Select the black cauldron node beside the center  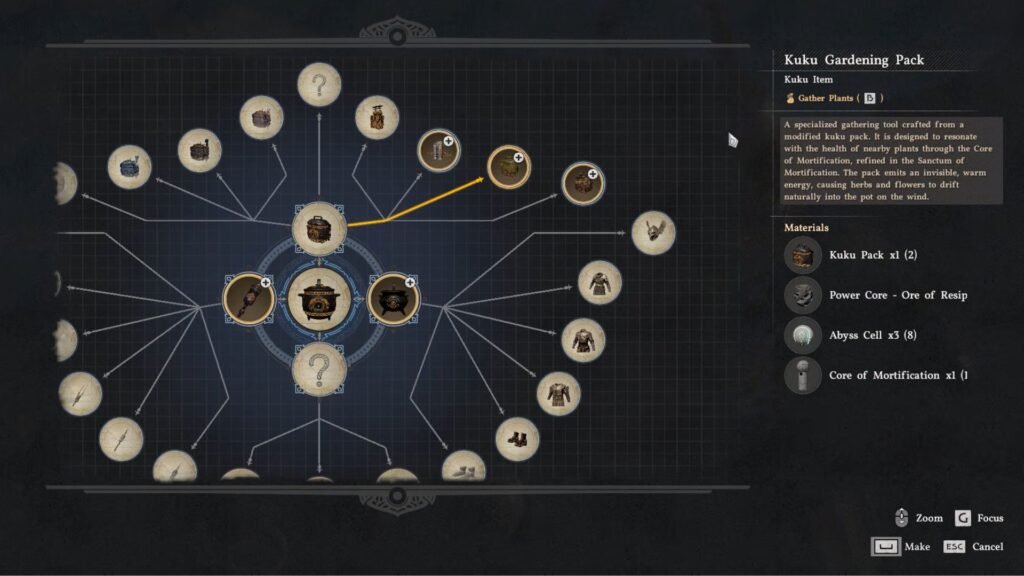(x=393, y=298)
